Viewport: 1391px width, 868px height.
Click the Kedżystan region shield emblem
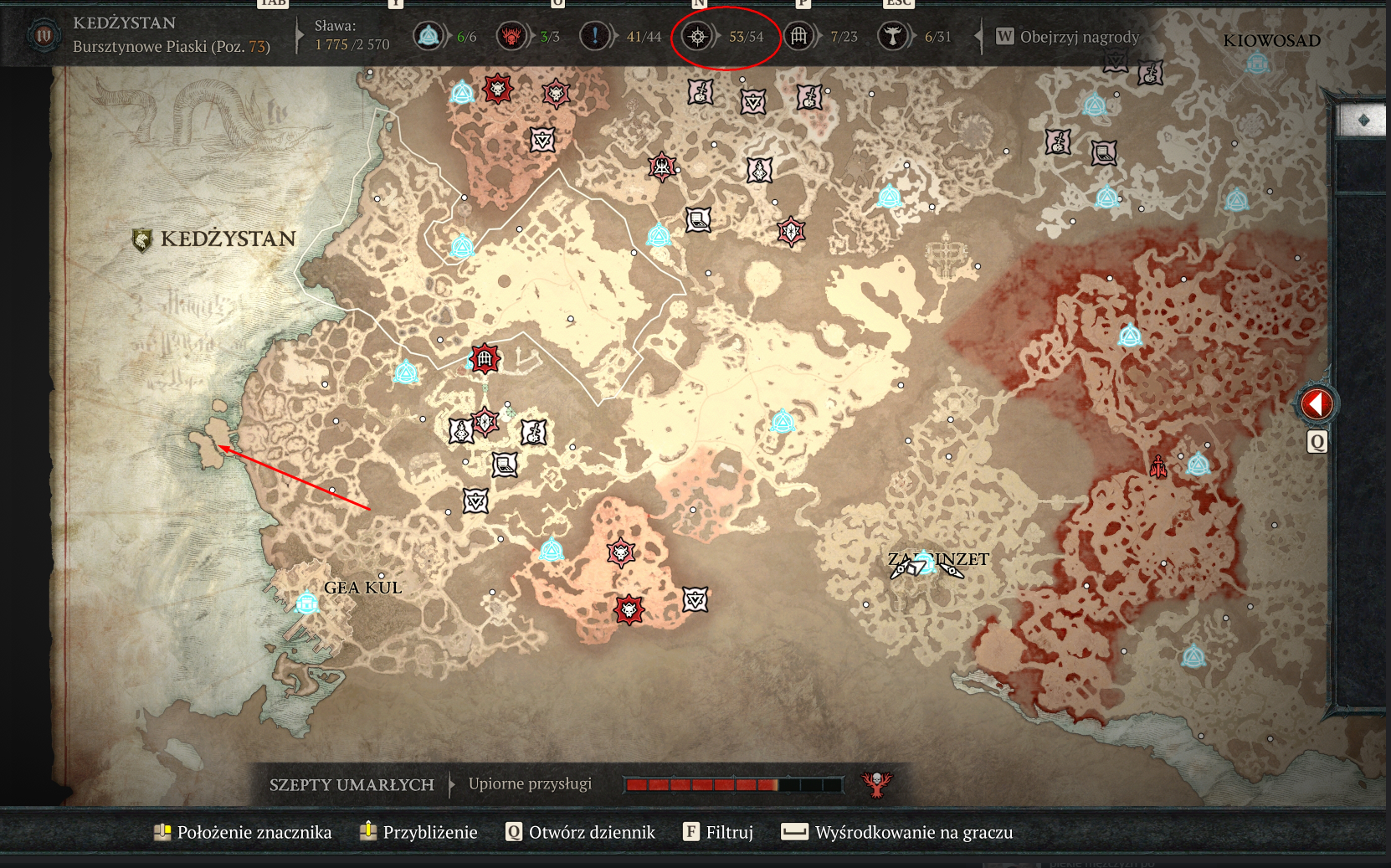(142, 240)
